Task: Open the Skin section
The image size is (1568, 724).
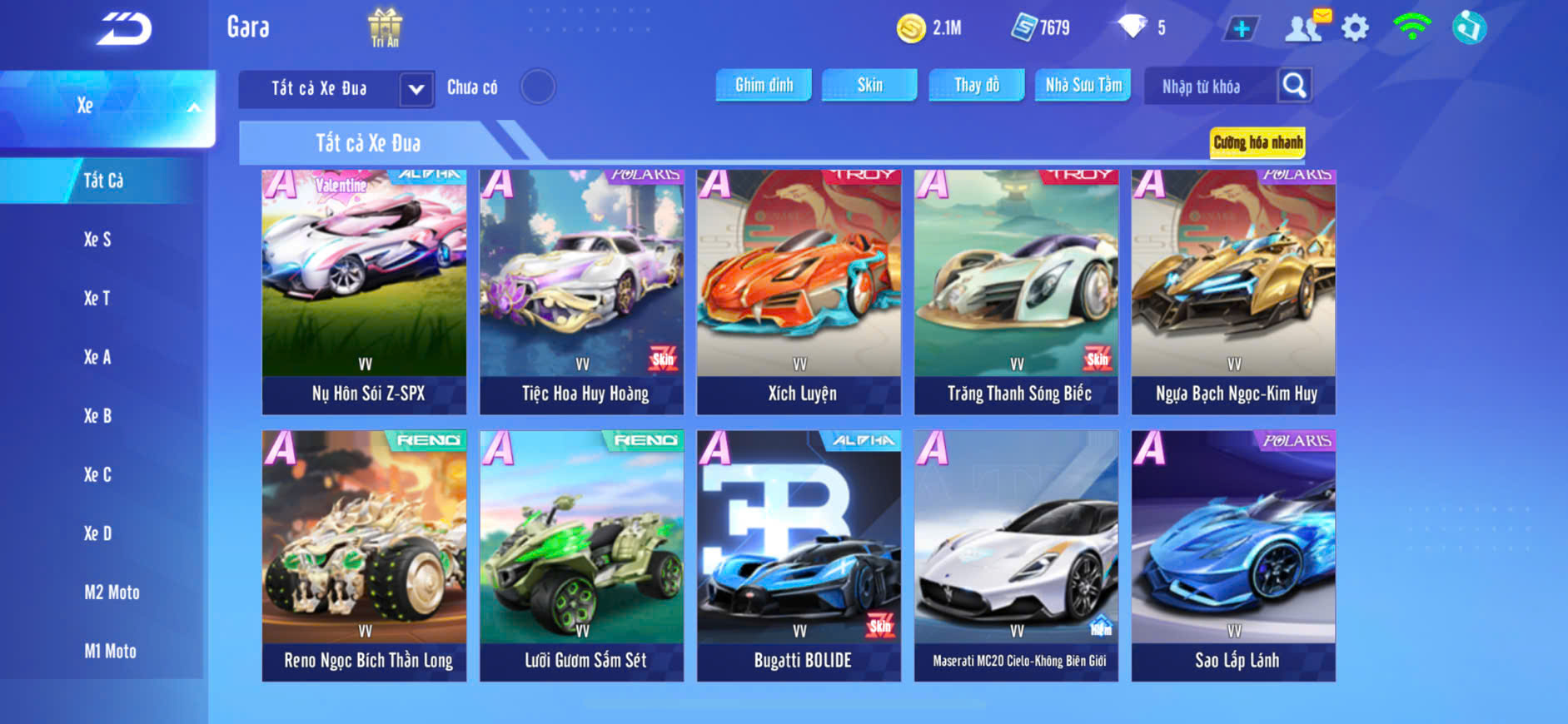Action: 869,85
